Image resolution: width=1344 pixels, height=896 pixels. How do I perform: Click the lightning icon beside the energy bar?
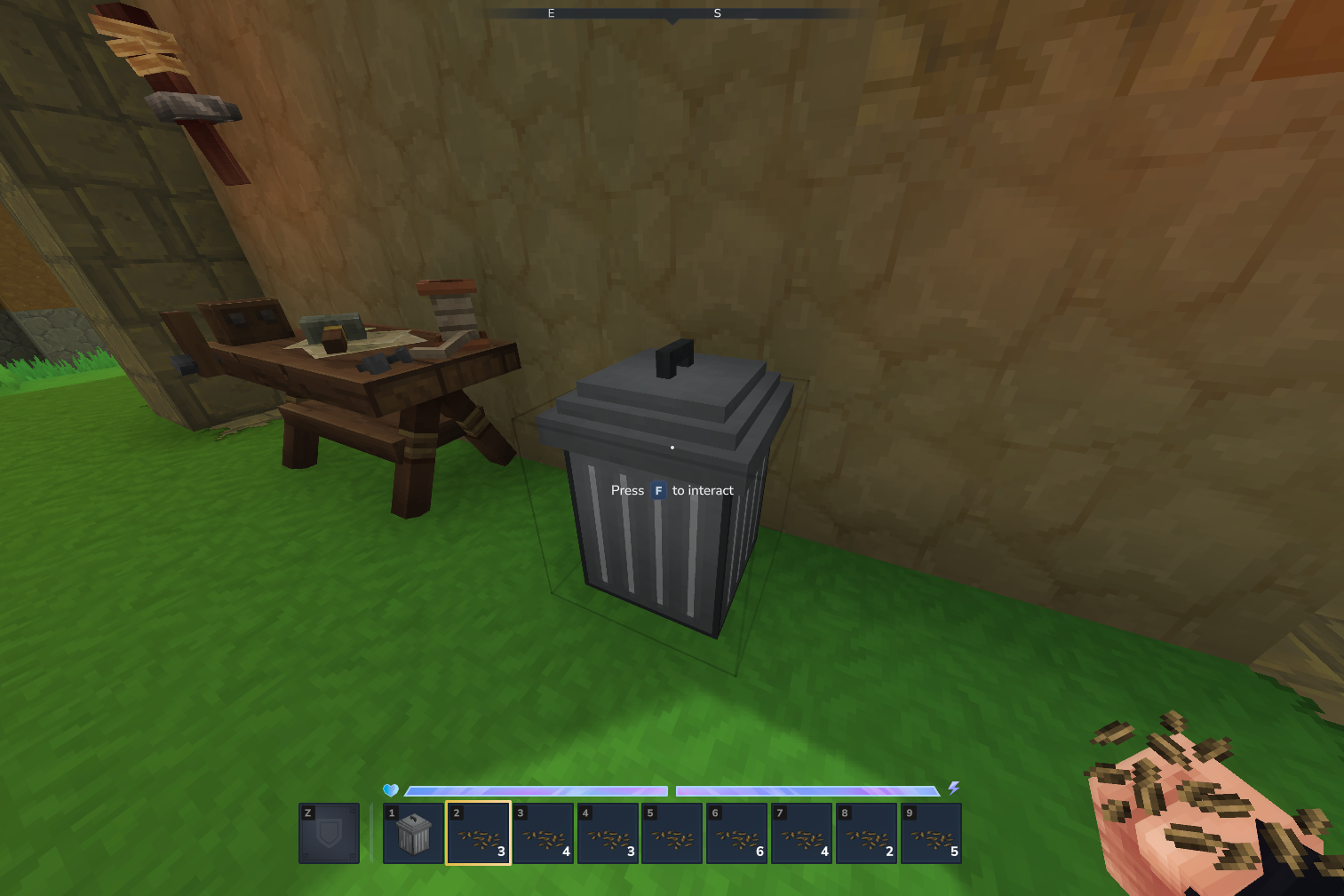point(954,787)
